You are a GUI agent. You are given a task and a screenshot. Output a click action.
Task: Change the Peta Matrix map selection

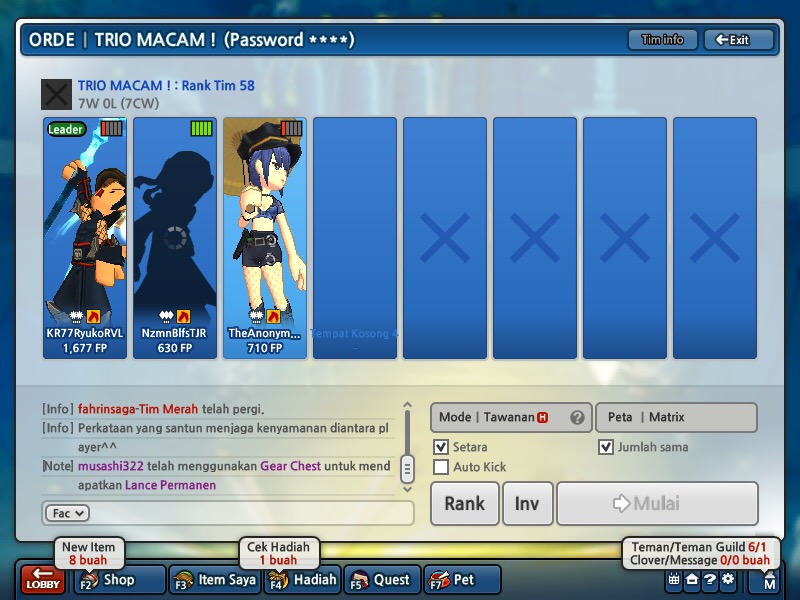point(676,417)
